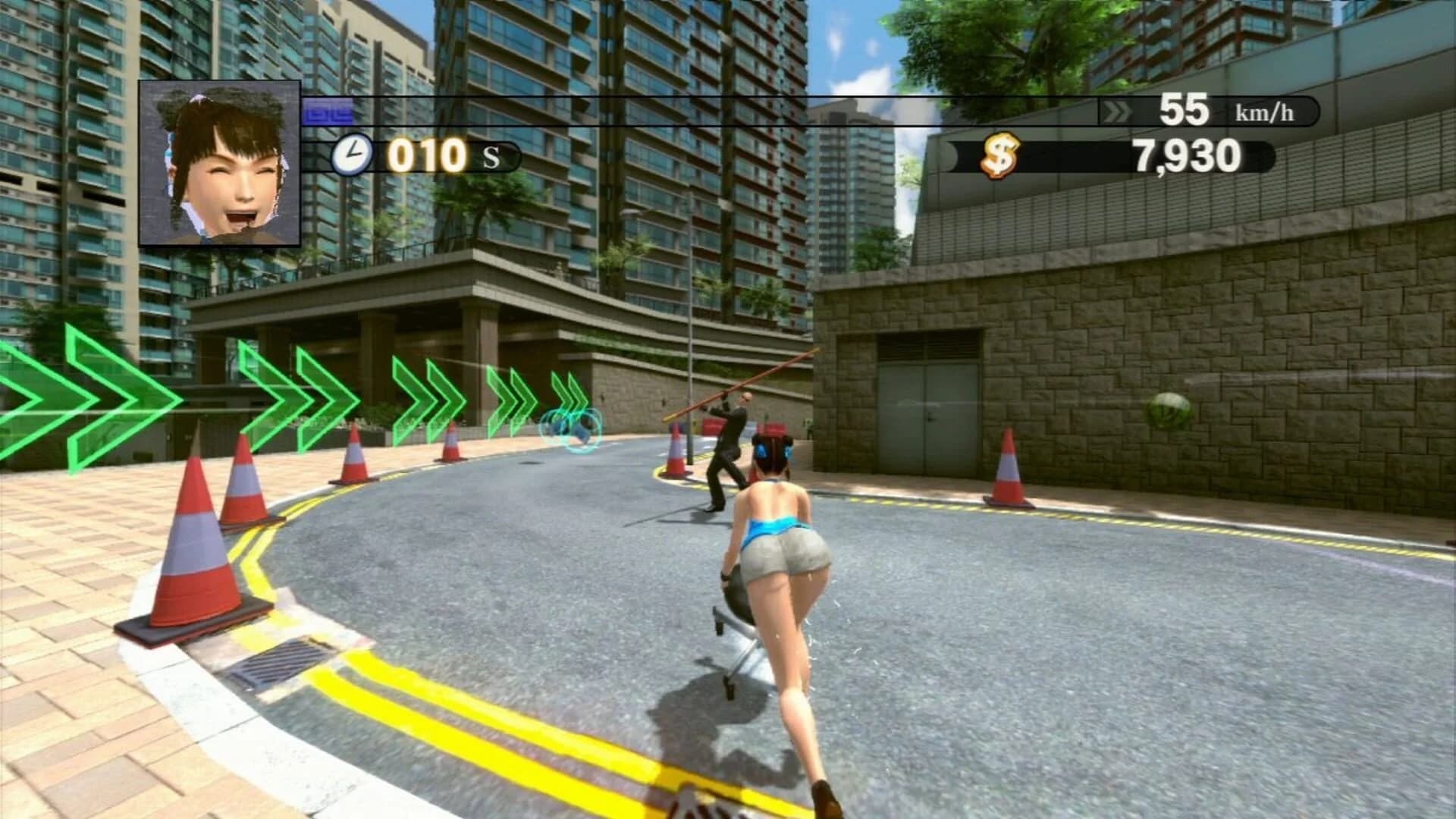The width and height of the screenshot is (1456, 819).
Task: Click the character portrait in the top-left corner
Action: coord(218,162)
